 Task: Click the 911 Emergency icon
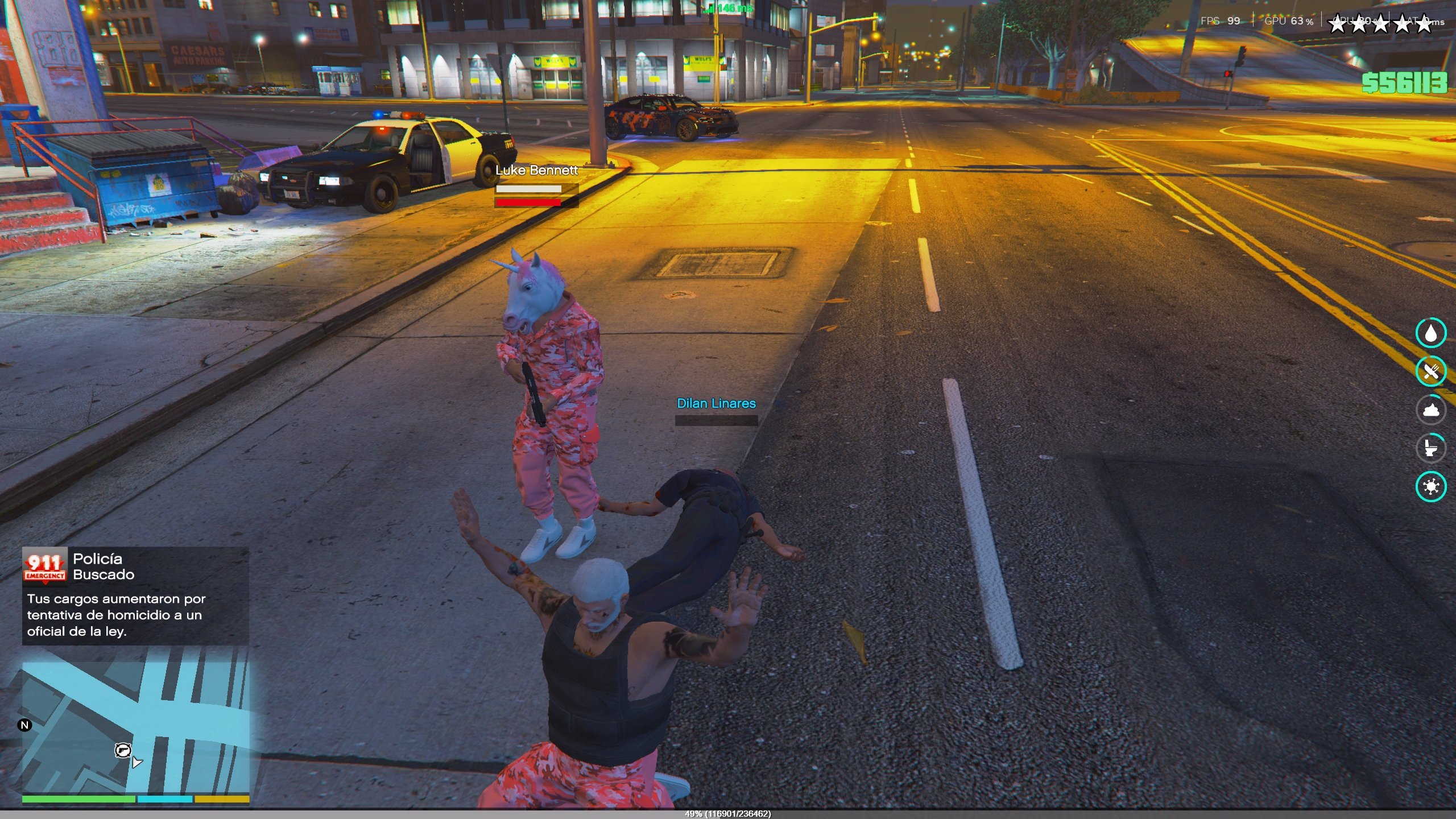click(45, 566)
